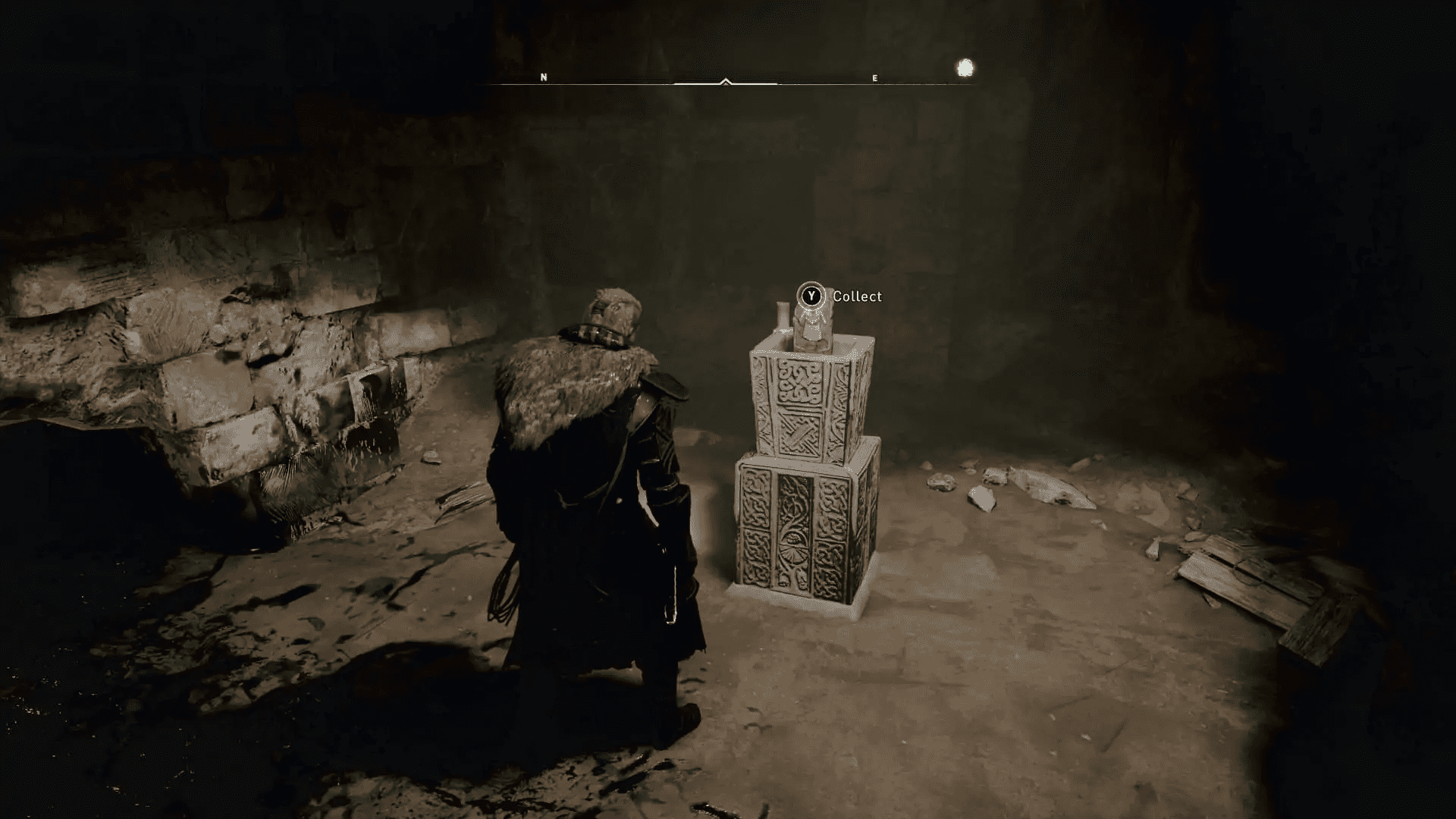Click the E marker on the compass
Image resolution: width=1456 pixels, height=819 pixels.
(874, 77)
